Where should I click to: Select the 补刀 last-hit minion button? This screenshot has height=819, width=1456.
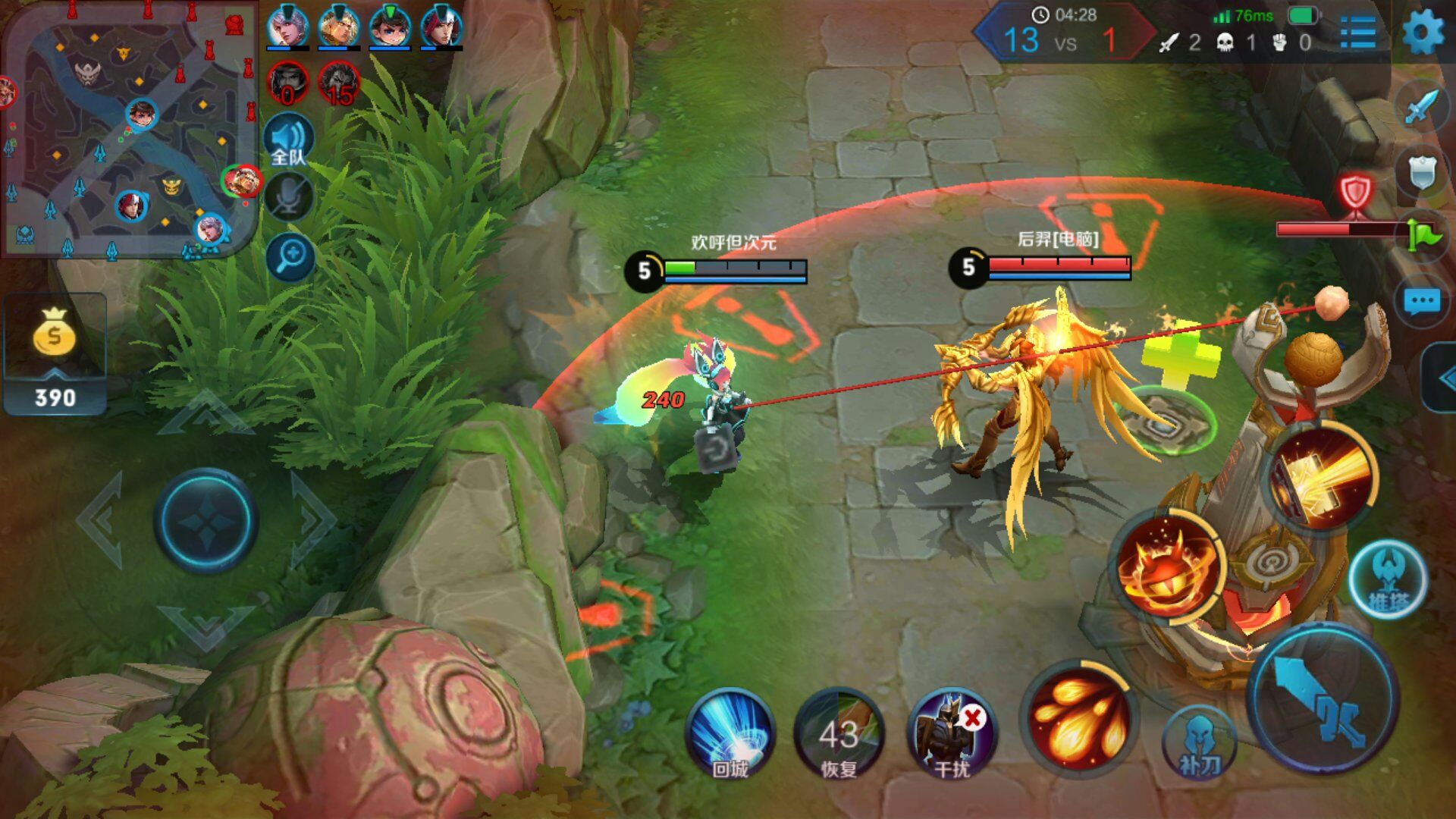pos(1200,743)
